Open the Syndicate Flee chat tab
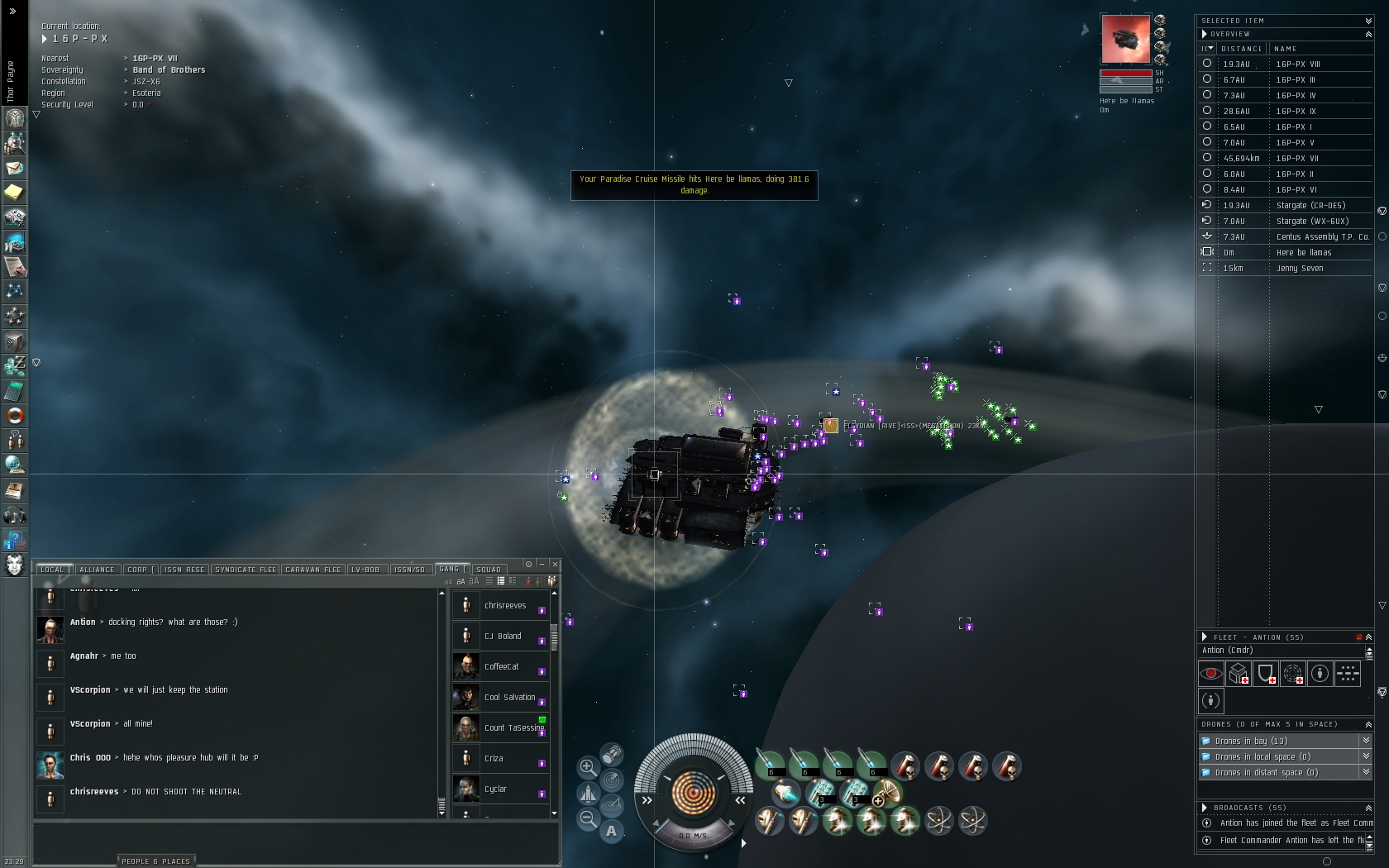Viewport: 1389px width, 868px height. pos(246,570)
